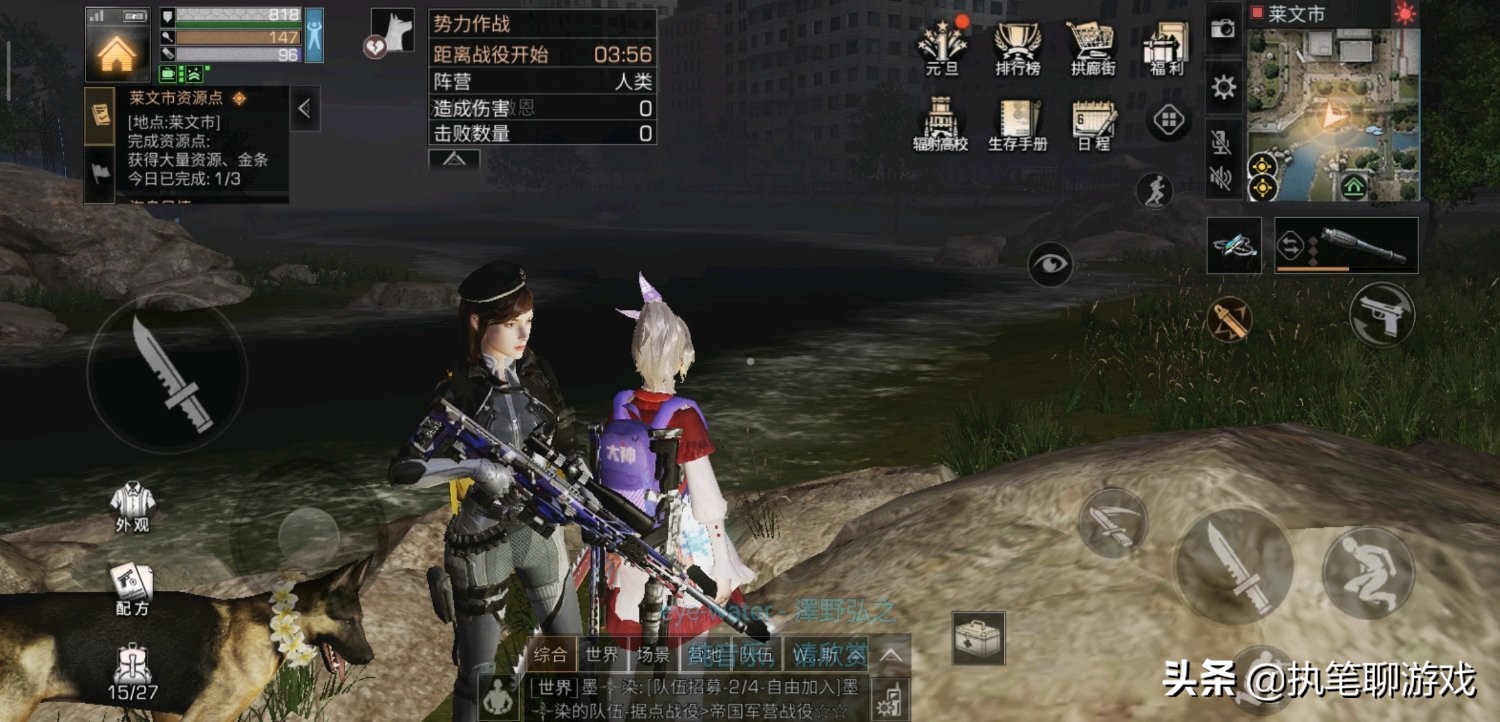Open the 排行榜 leaderboard
Viewport: 1500px width, 722px height.
(x=1018, y=45)
